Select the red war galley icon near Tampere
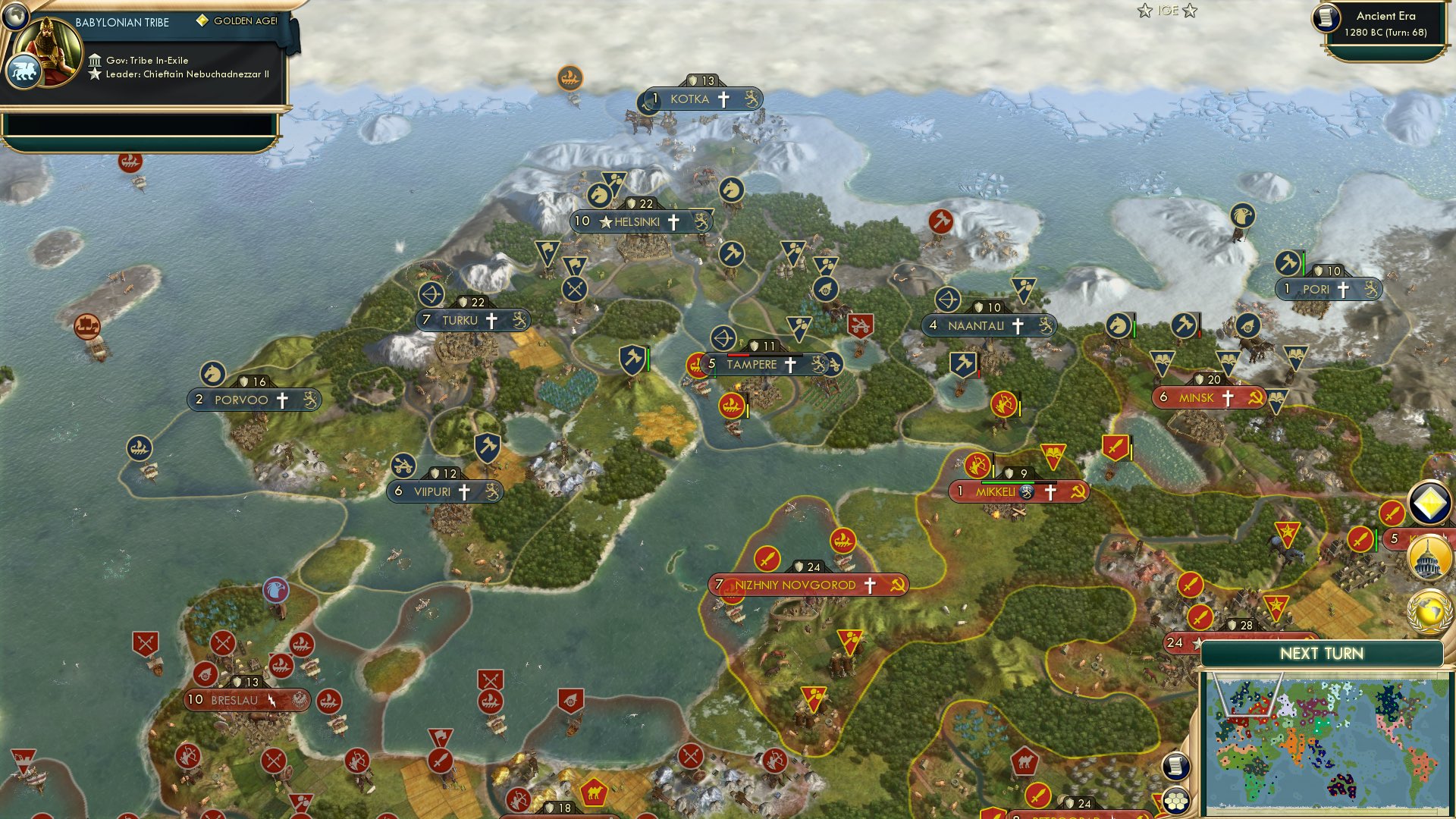 pyautogui.click(x=698, y=364)
